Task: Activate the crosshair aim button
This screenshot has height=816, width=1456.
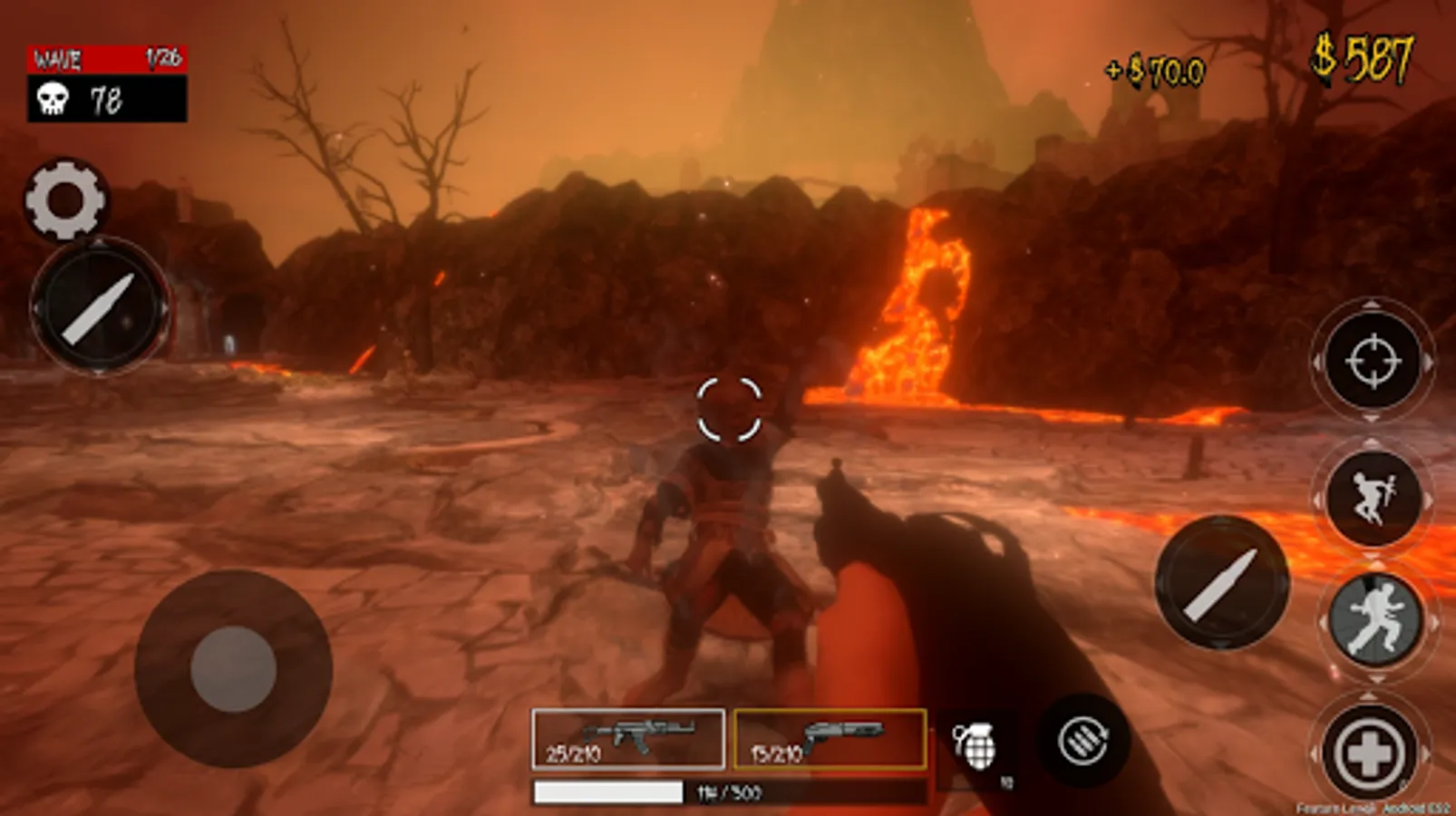Action: tap(1373, 361)
